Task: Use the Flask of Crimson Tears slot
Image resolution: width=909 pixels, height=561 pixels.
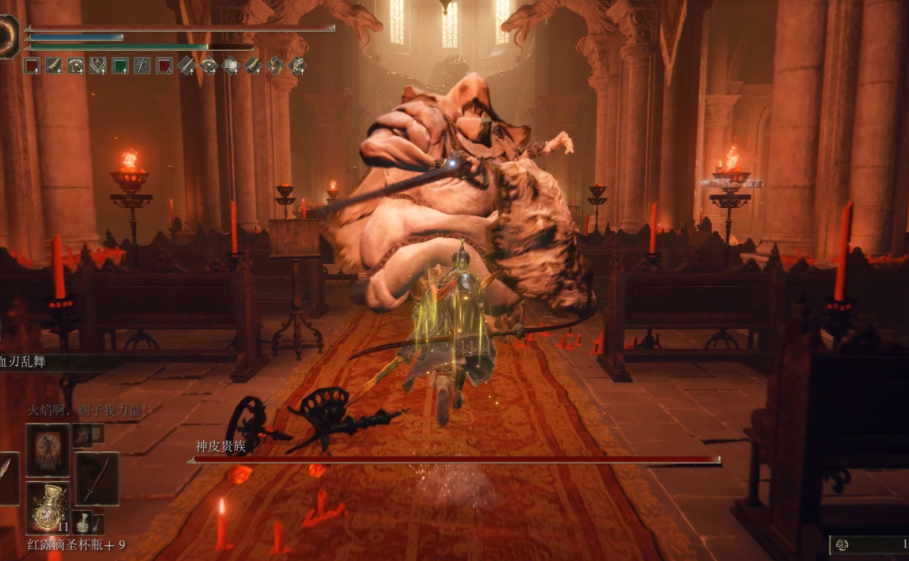Action: (x=47, y=507)
